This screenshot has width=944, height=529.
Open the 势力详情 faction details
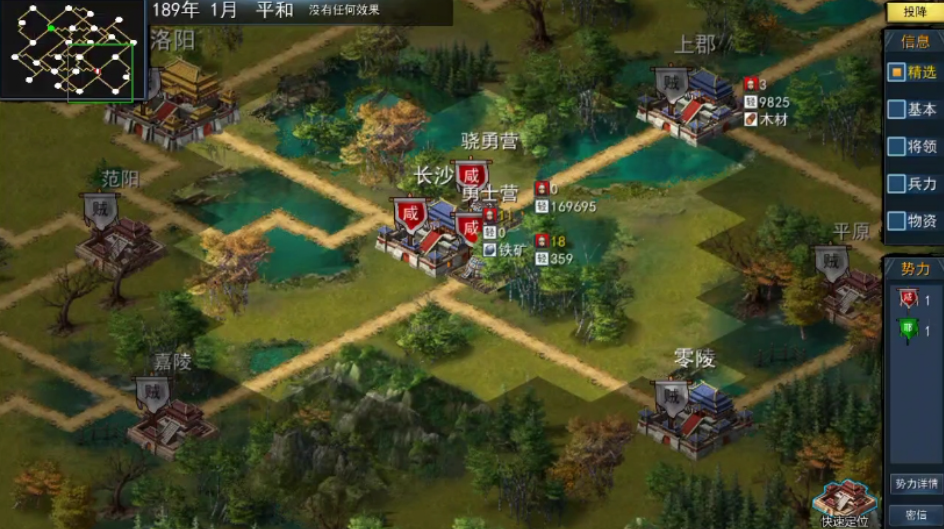pos(915,484)
